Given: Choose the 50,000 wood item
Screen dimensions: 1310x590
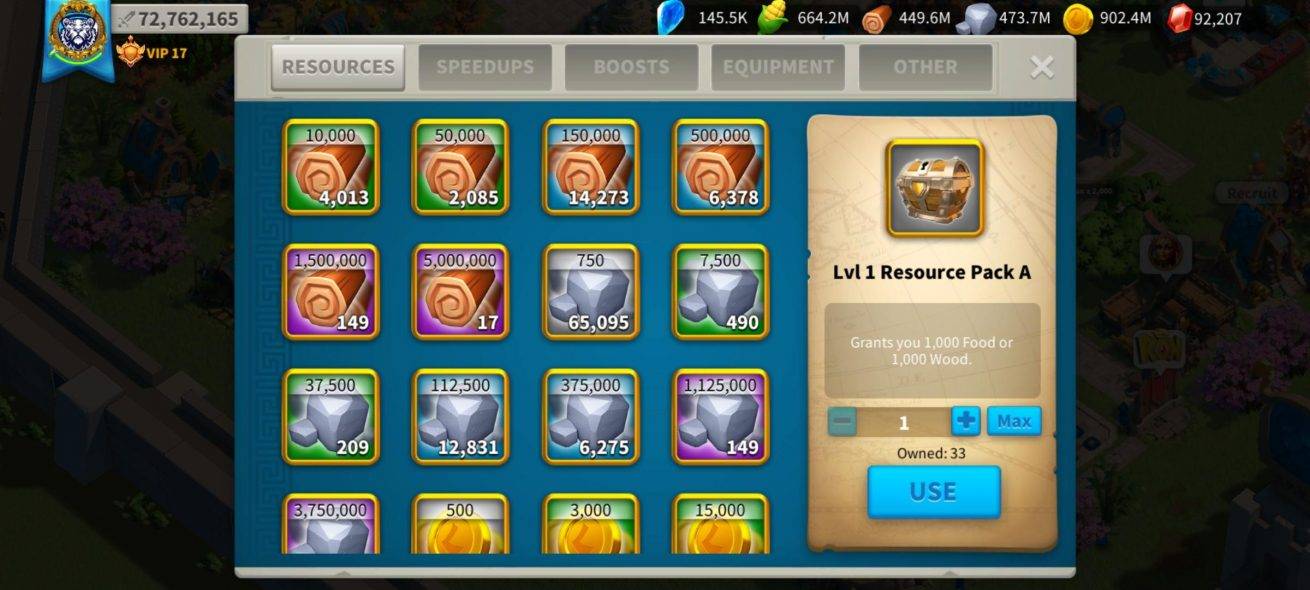Looking at the screenshot, I should 461,167.
